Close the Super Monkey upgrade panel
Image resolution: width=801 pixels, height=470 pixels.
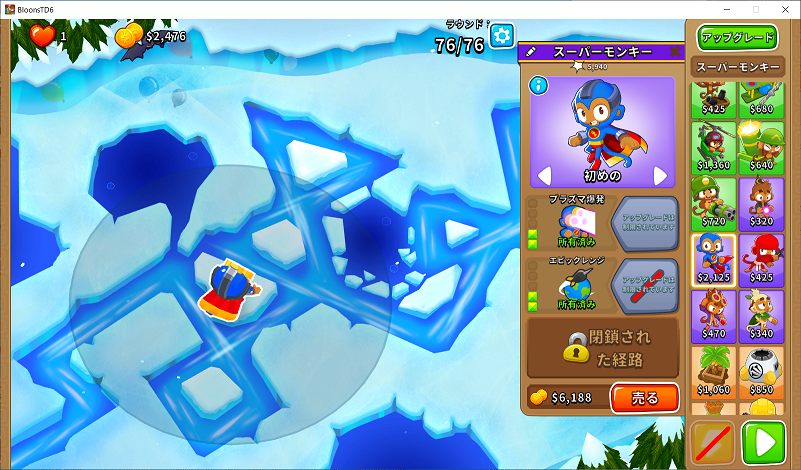point(673,51)
